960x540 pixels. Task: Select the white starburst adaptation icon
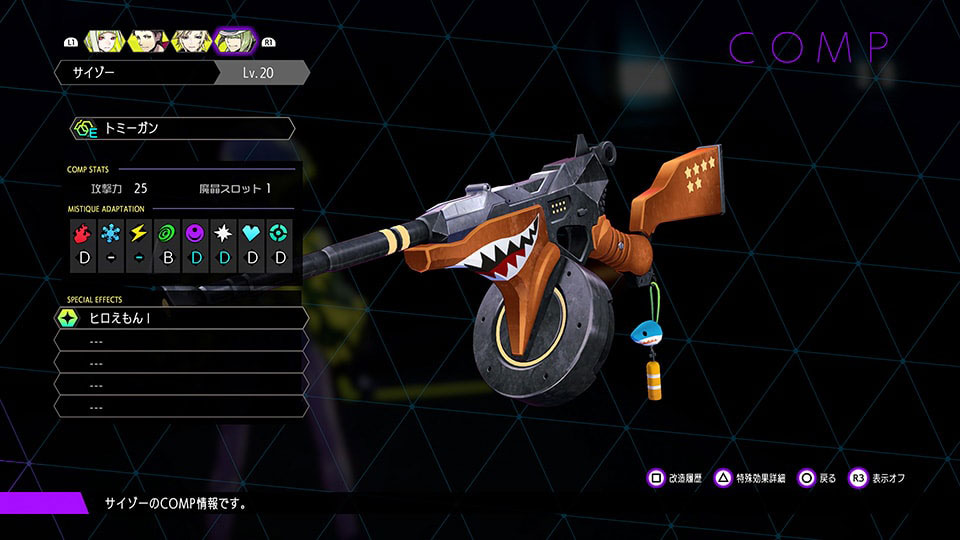pos(224,233)
